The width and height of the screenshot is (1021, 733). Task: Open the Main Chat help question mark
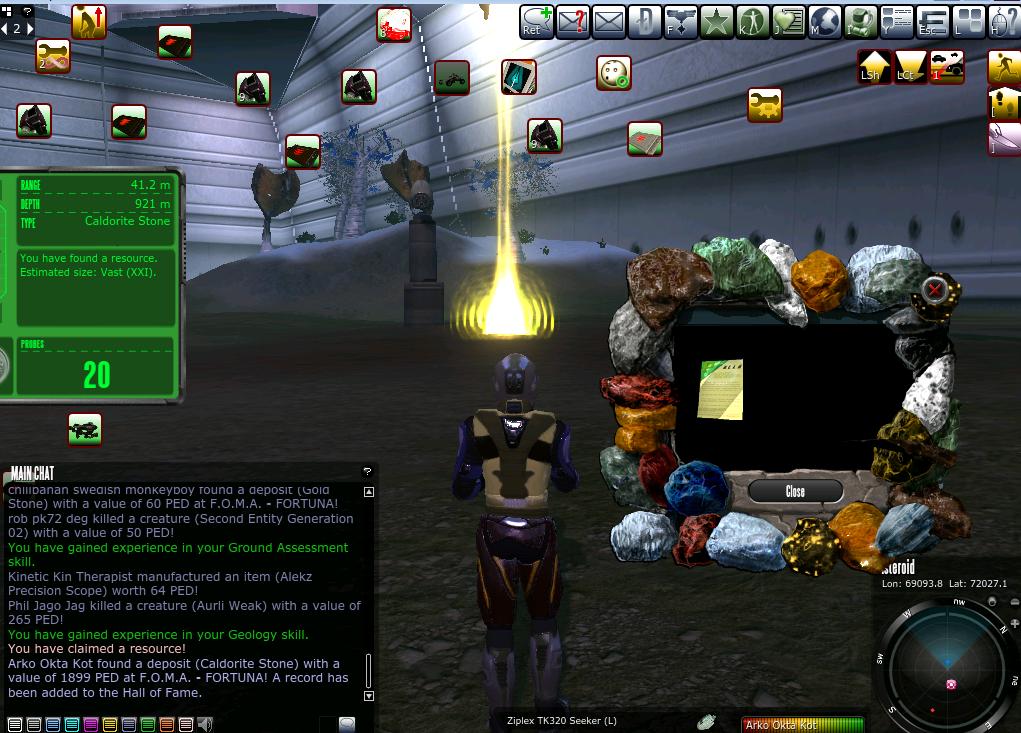(x=367, y=472)
